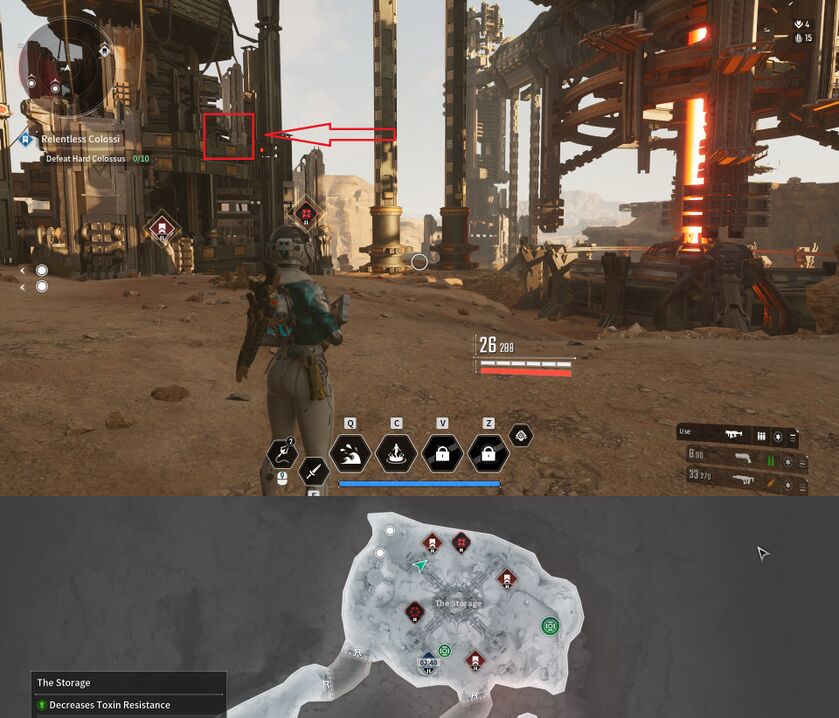
Task: Click the large green ring marker on the map
Action: tap(549, 626)
